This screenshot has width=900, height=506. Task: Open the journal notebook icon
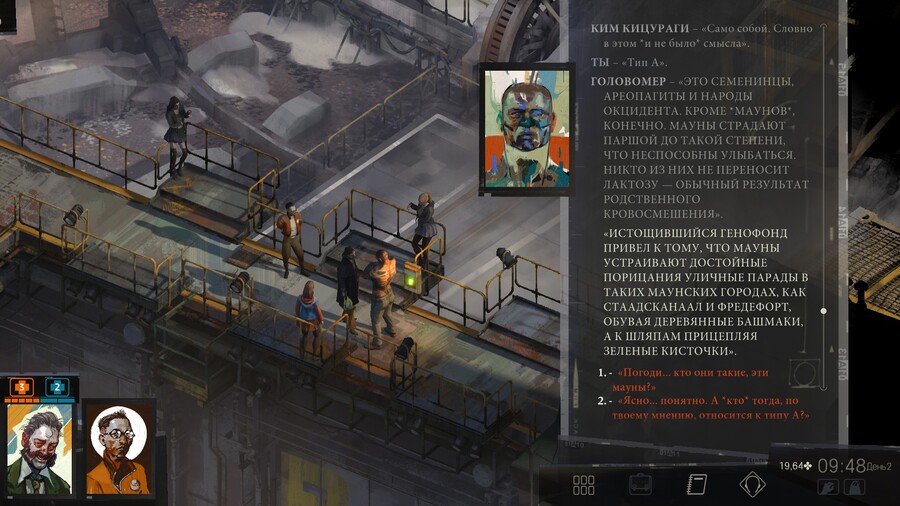pos(697,485)
